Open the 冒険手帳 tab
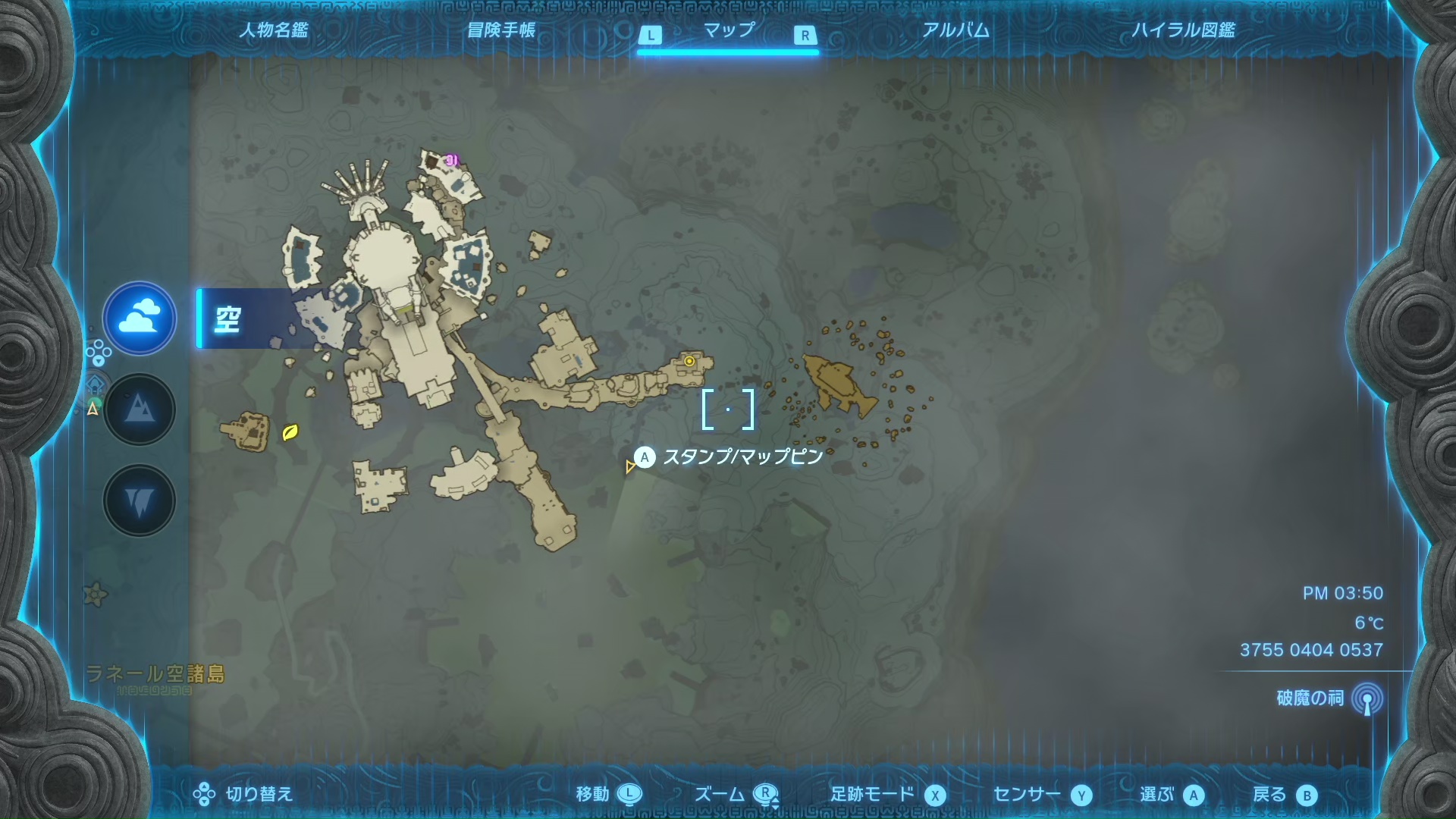1456x819 pixels. pyautogui.click(x=501, y=30)
